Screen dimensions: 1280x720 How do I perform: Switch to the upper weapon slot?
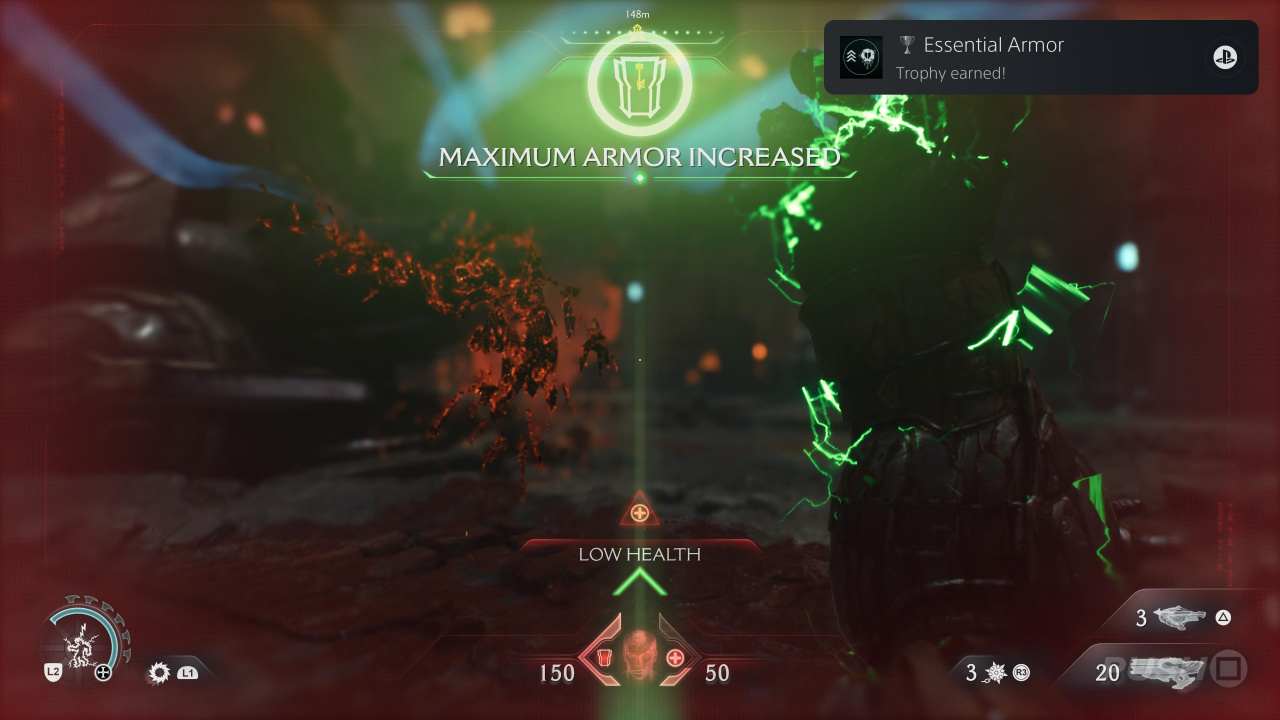pos(1180,618)
